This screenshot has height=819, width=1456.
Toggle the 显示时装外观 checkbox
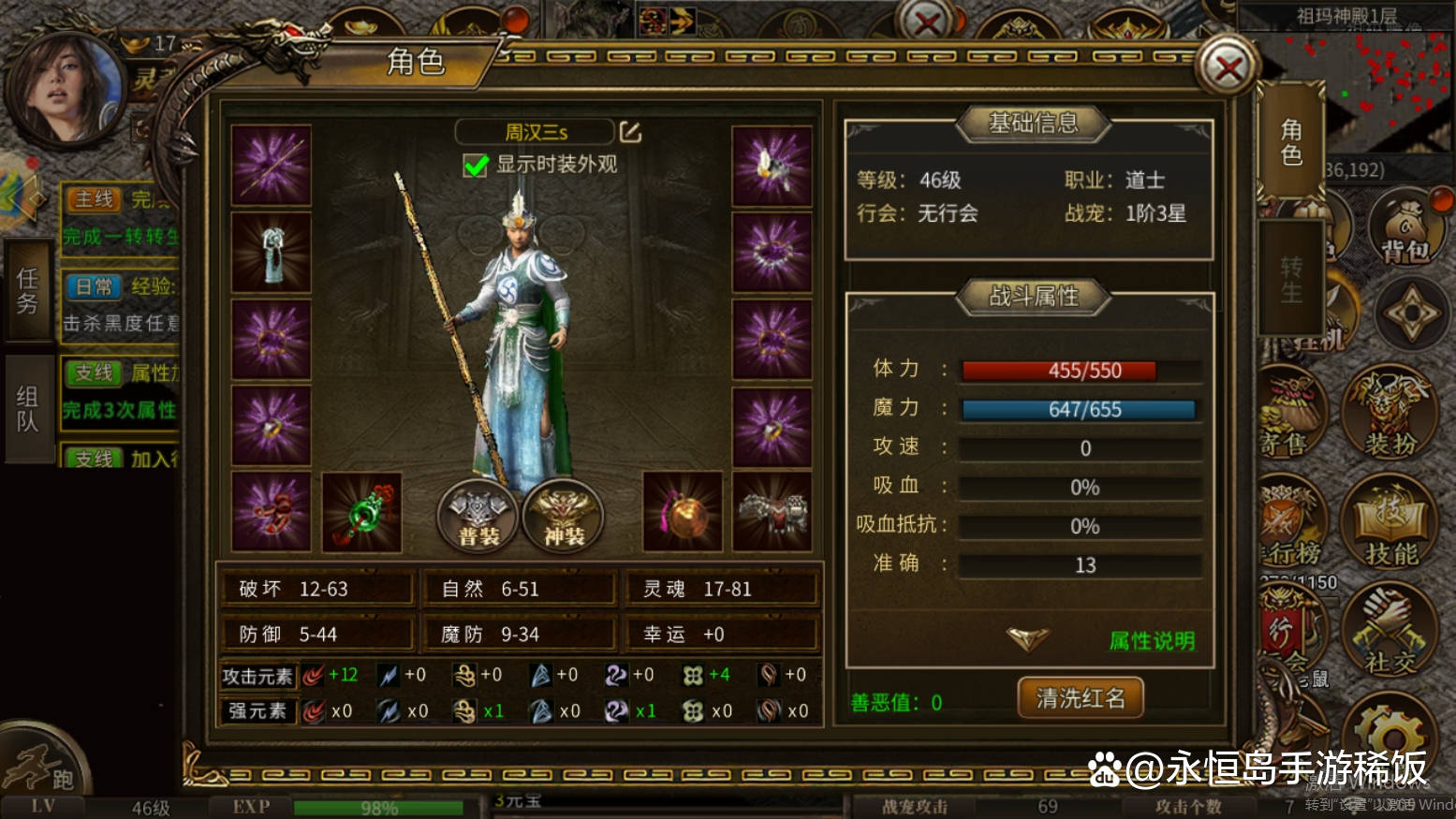pos(477,166)
